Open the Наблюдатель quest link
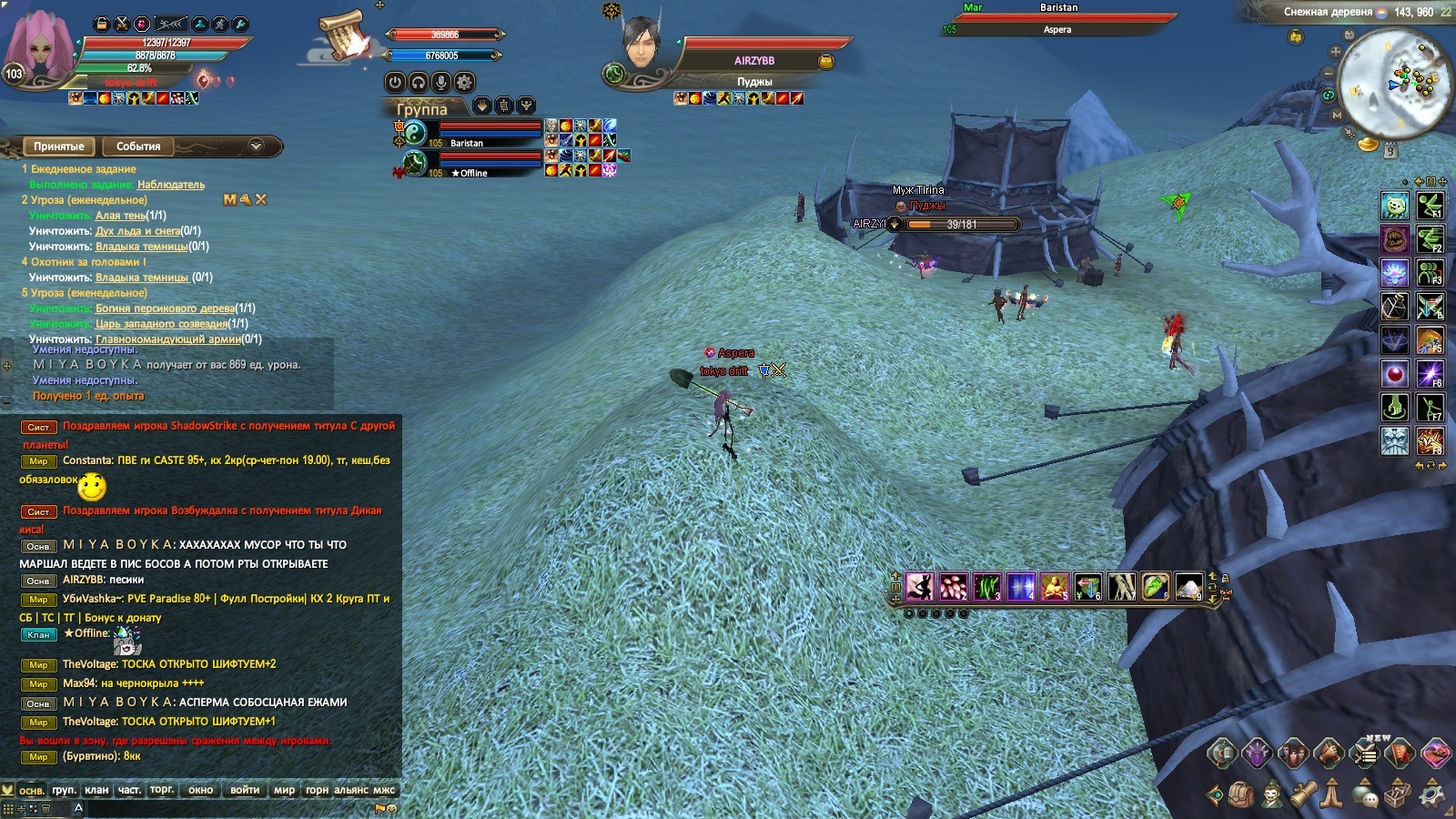 (171, 185)
